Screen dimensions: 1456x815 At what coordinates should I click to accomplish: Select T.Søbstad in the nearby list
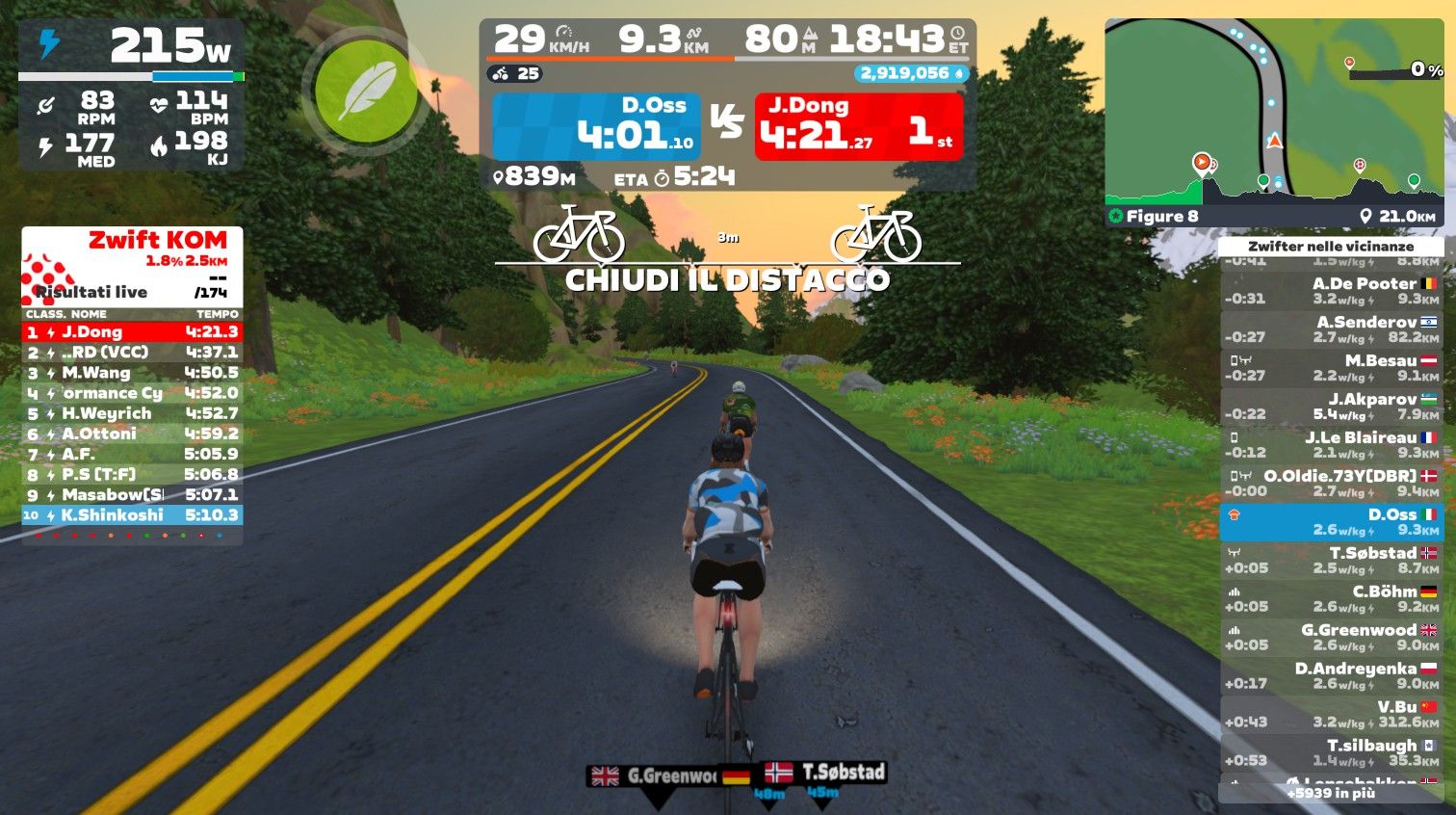(1332, 561)
